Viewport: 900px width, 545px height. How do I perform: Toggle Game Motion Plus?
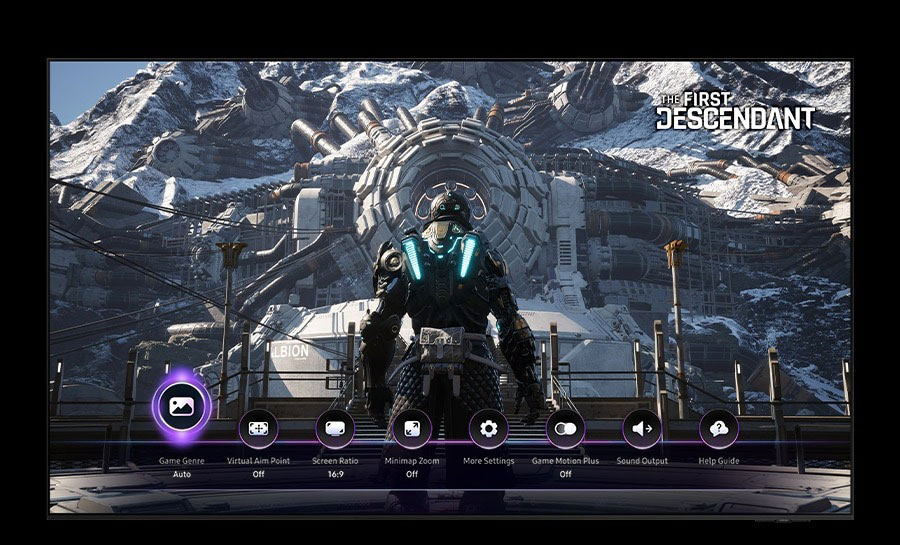(x=565, y=428)
